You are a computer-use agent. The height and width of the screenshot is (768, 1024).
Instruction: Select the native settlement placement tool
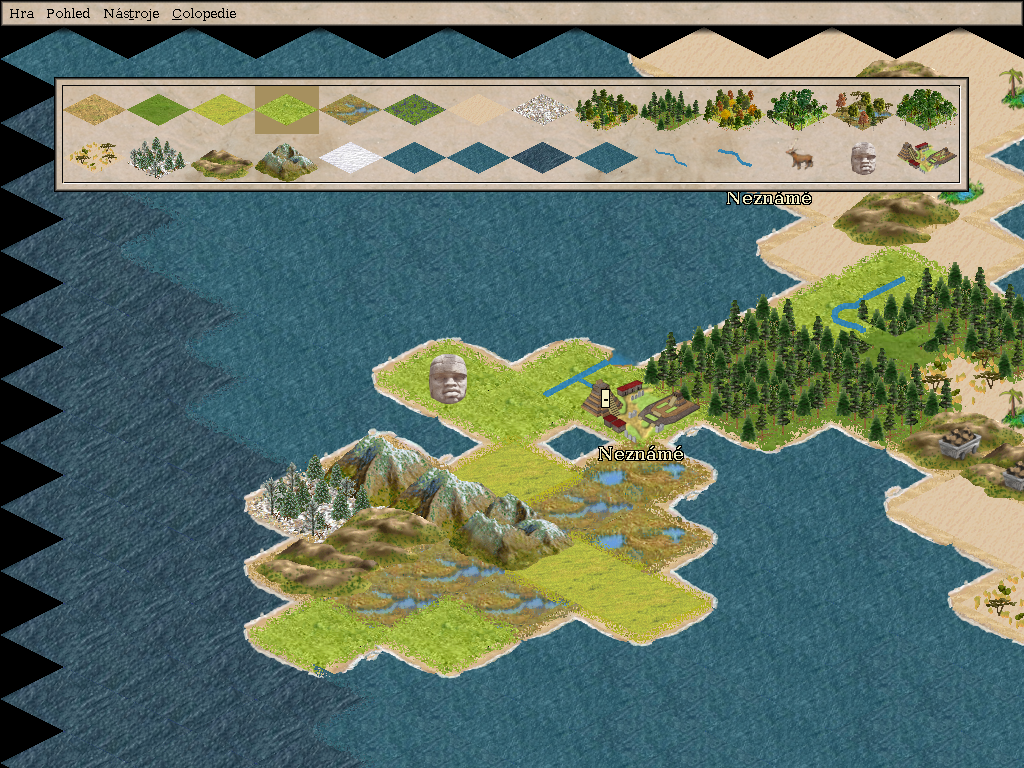click(x=927, y=156)
